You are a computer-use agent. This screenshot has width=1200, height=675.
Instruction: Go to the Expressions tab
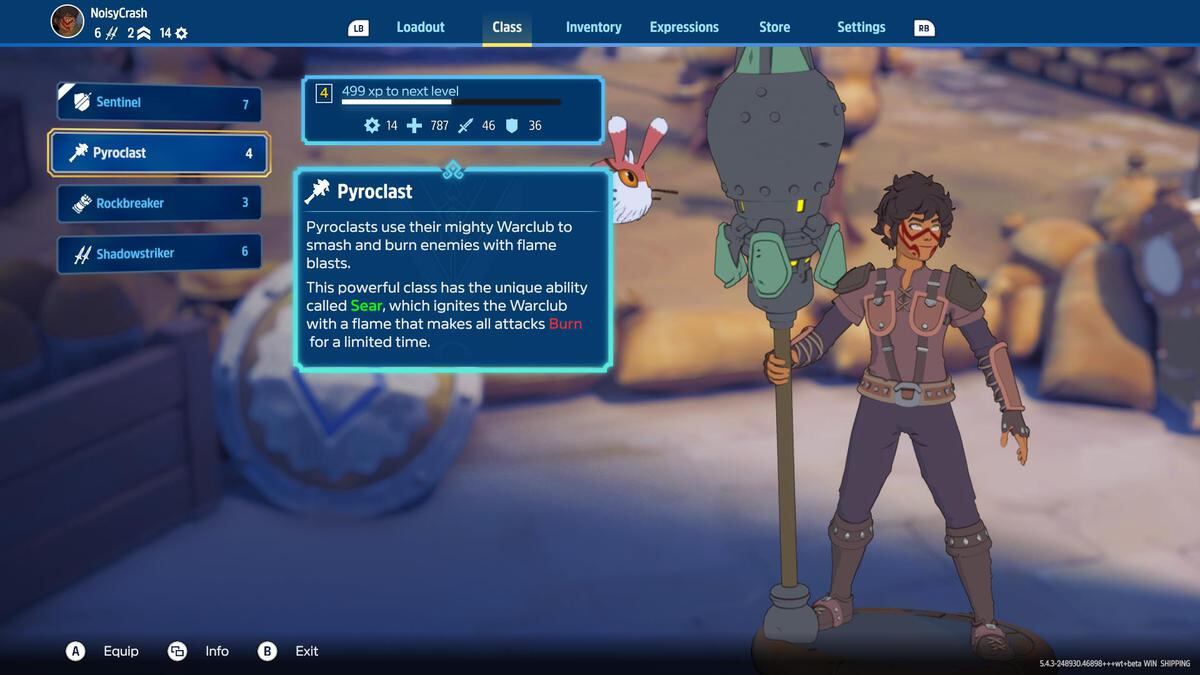pyautogui.click(x=684, y=27)
